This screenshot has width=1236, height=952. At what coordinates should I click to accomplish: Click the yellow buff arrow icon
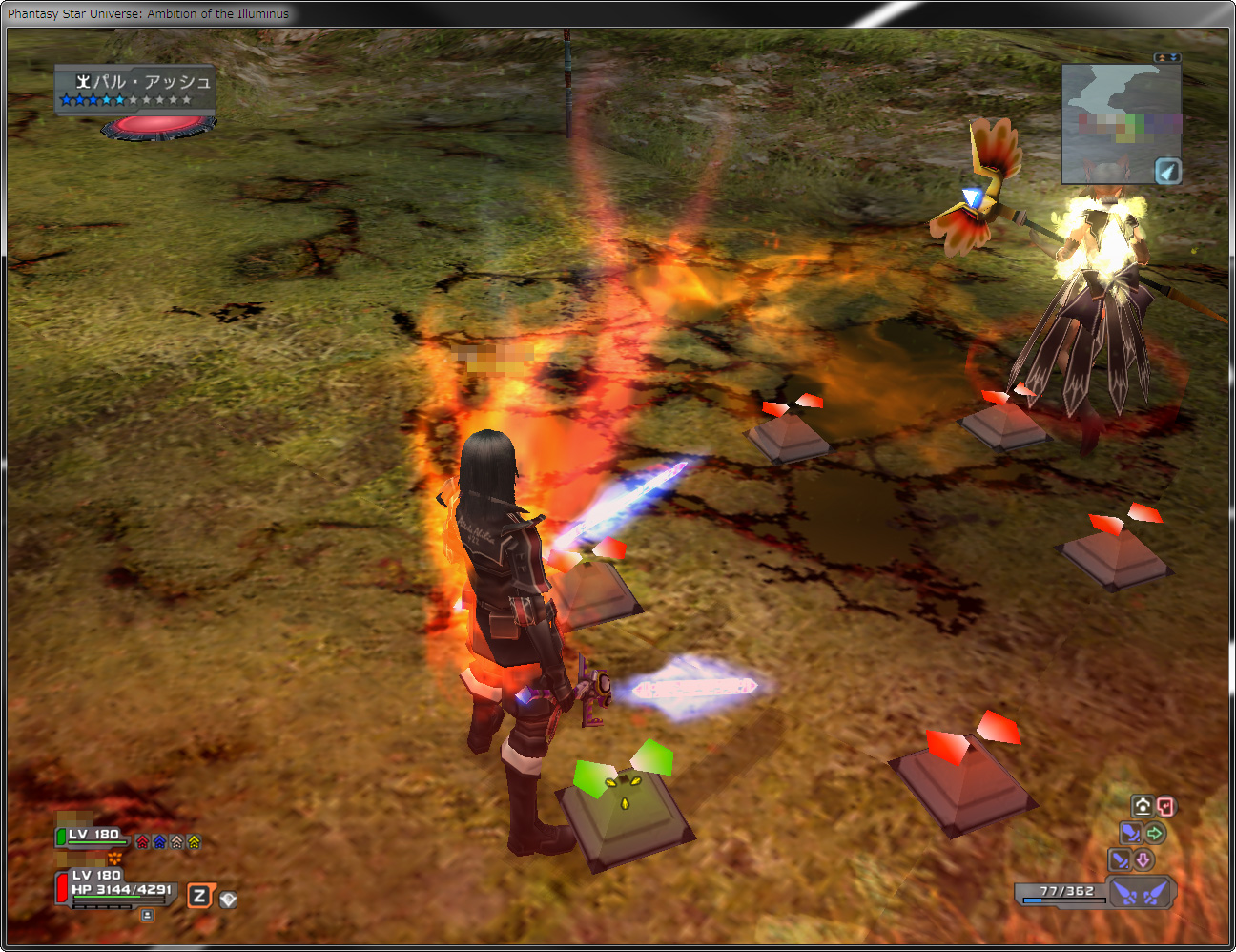[195, 841]
